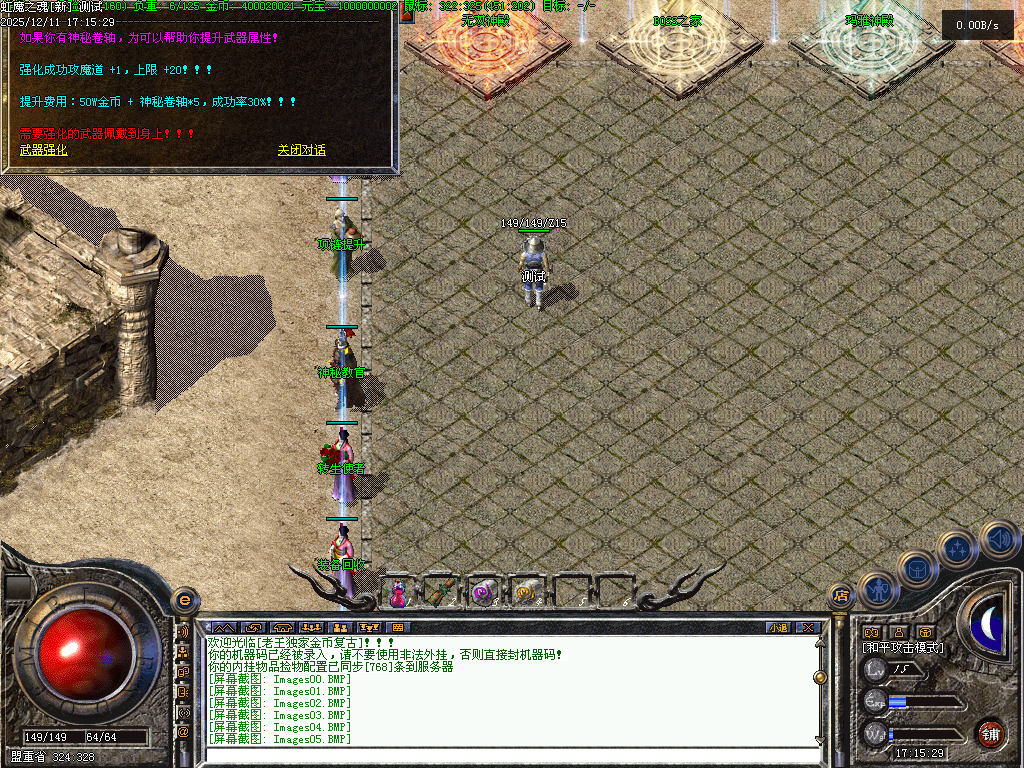This screenshot has height=768, width=1024.
Task: Open the bag inventory round button
Action: 916,569
